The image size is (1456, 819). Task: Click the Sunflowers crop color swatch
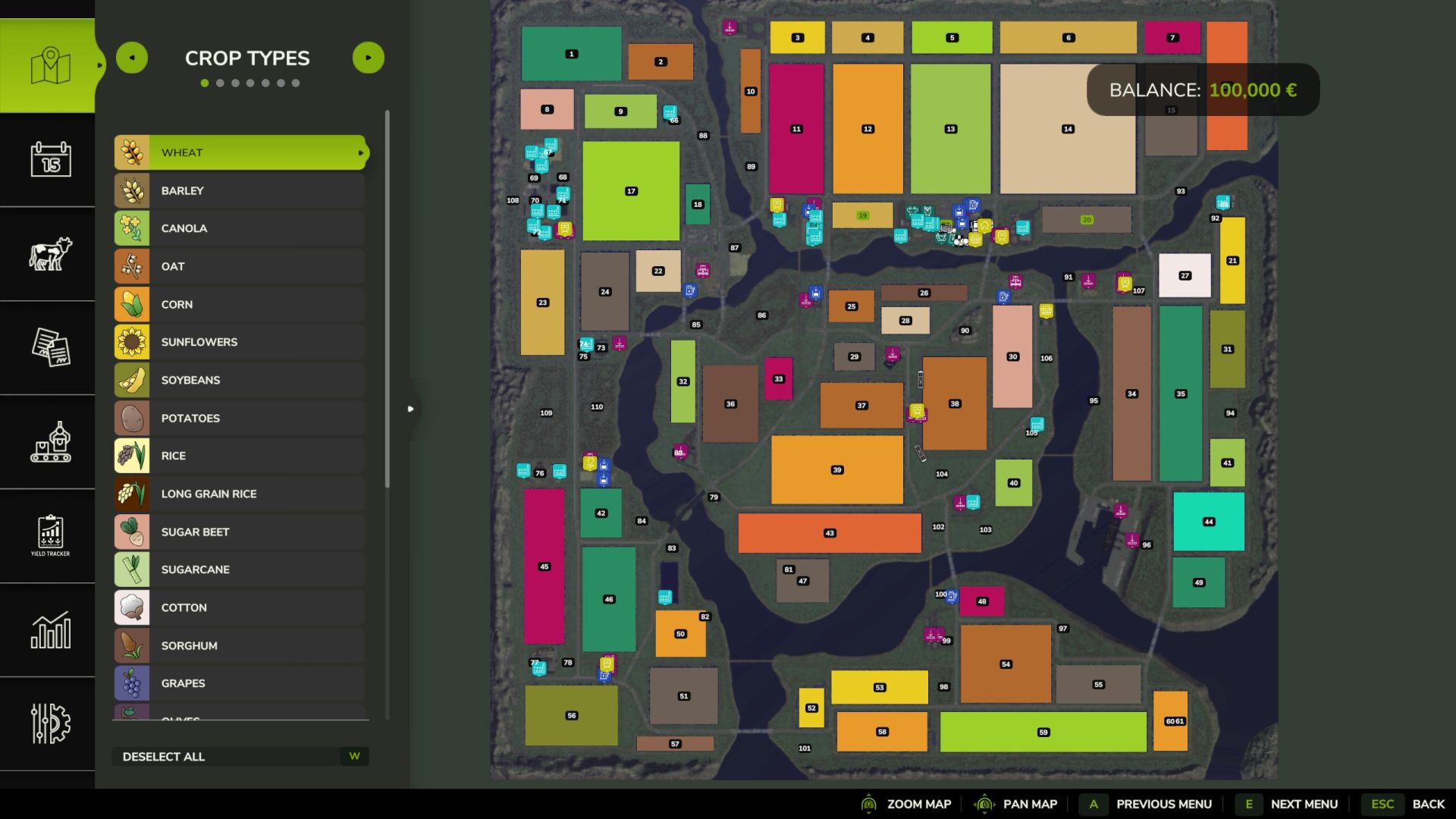[x=132, y=342]
